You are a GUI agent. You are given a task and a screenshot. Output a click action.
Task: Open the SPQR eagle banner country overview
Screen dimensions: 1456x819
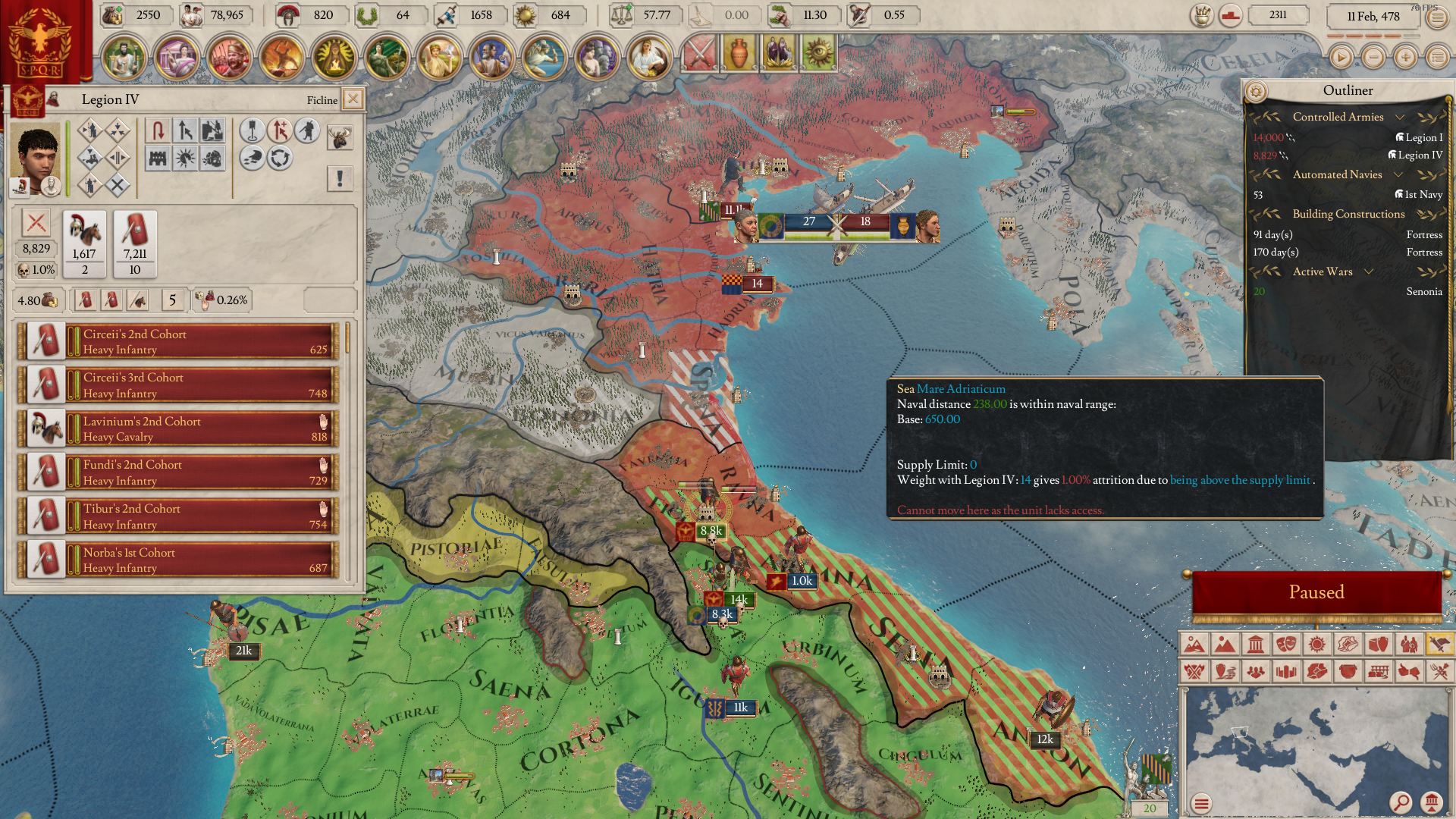click(38, 42)
